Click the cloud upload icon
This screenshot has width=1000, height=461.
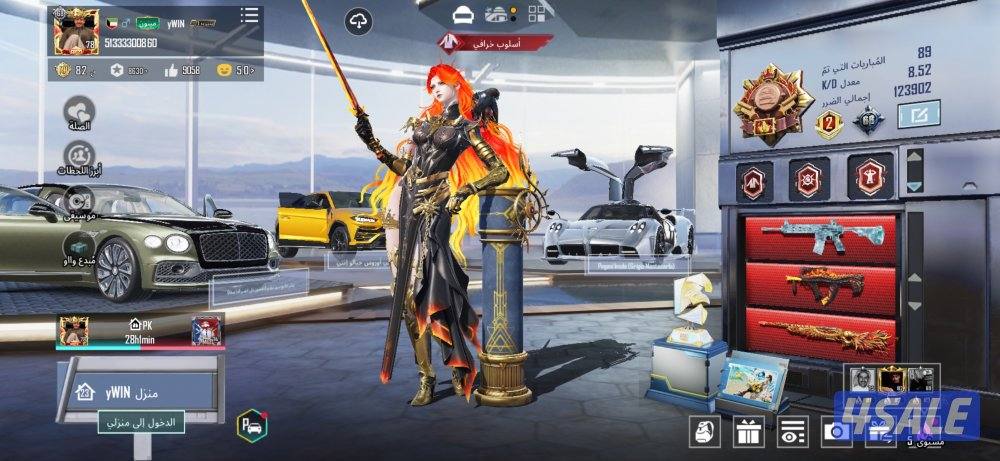click(x=358, y=21)
